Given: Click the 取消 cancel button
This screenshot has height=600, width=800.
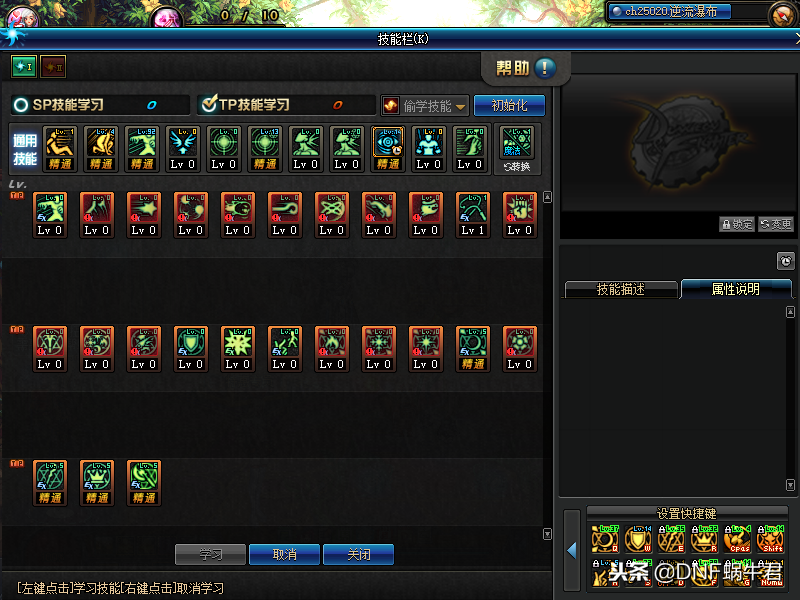Looking at the screenshot, I should 284,553.
